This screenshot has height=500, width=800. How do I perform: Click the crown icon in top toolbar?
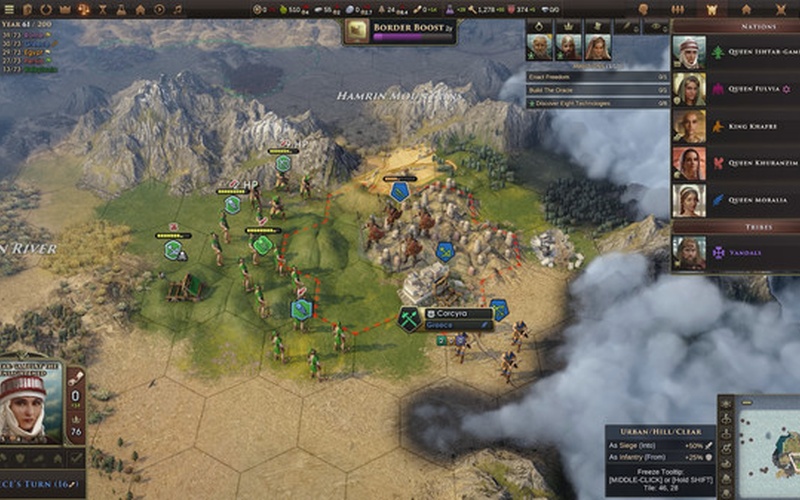[x=67, y=9]
